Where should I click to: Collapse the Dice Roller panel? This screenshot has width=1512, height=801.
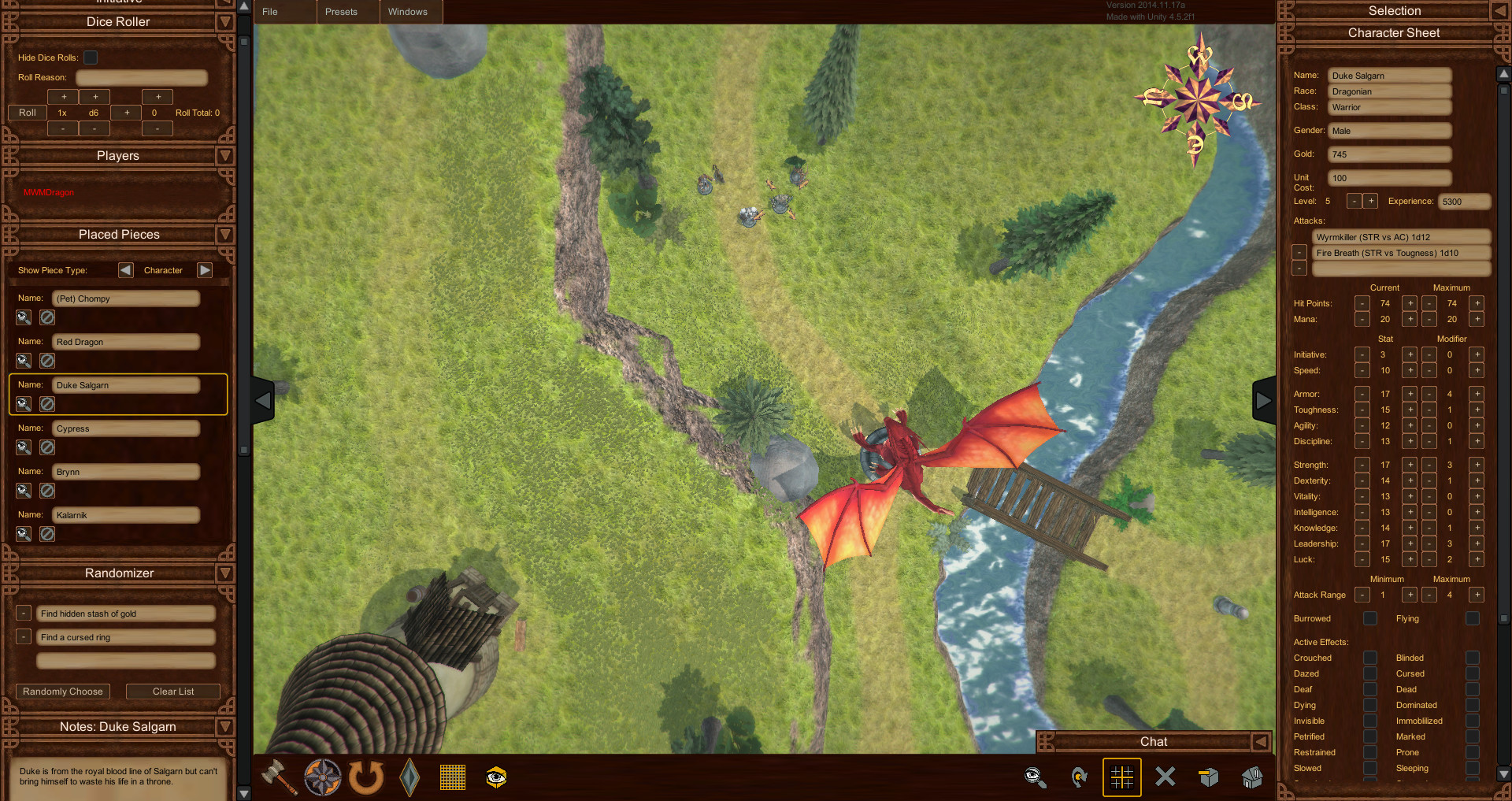(225, 22)
